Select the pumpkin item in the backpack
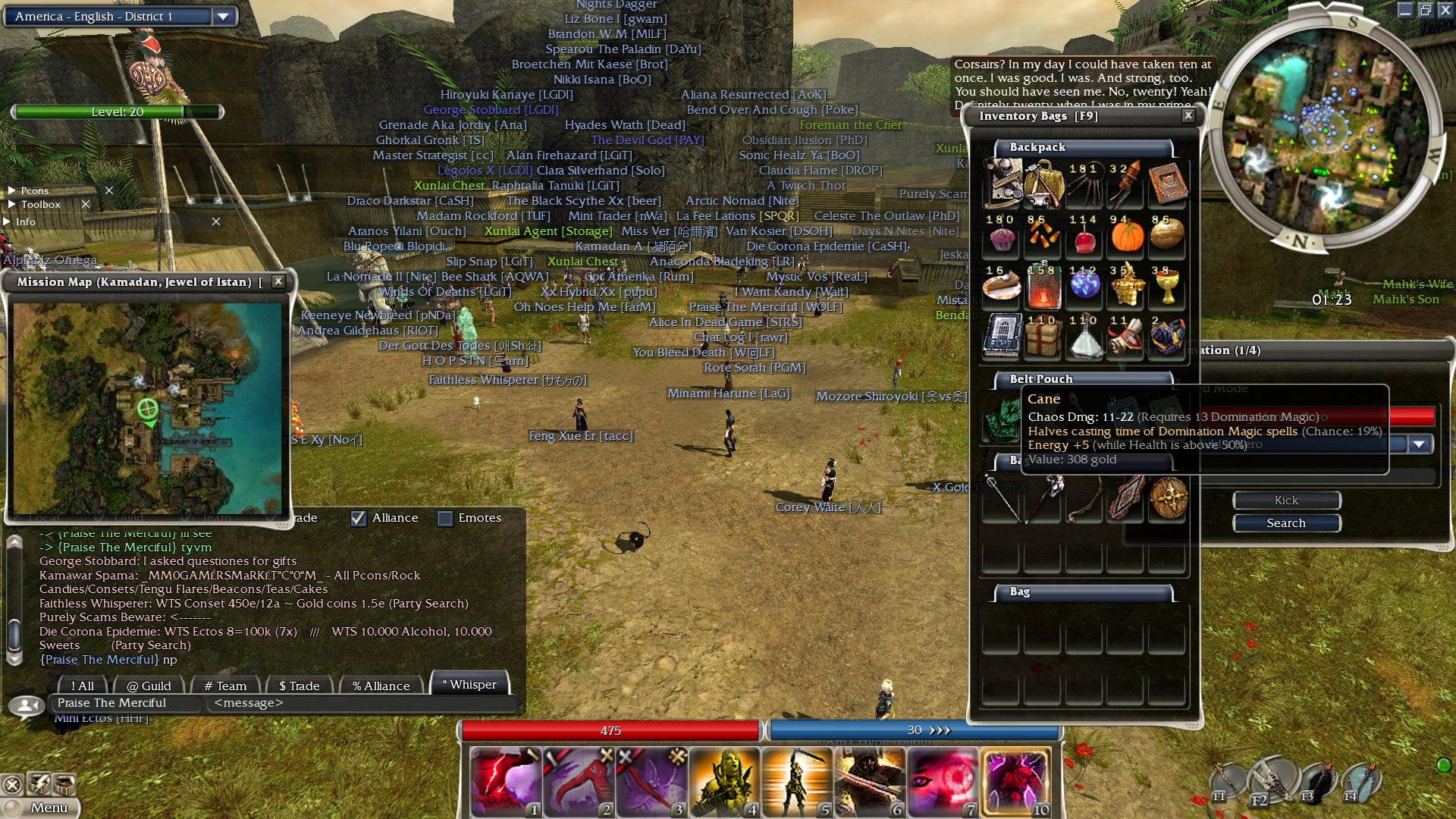Screen dimensions: 1456x819 pos(1126,235)
